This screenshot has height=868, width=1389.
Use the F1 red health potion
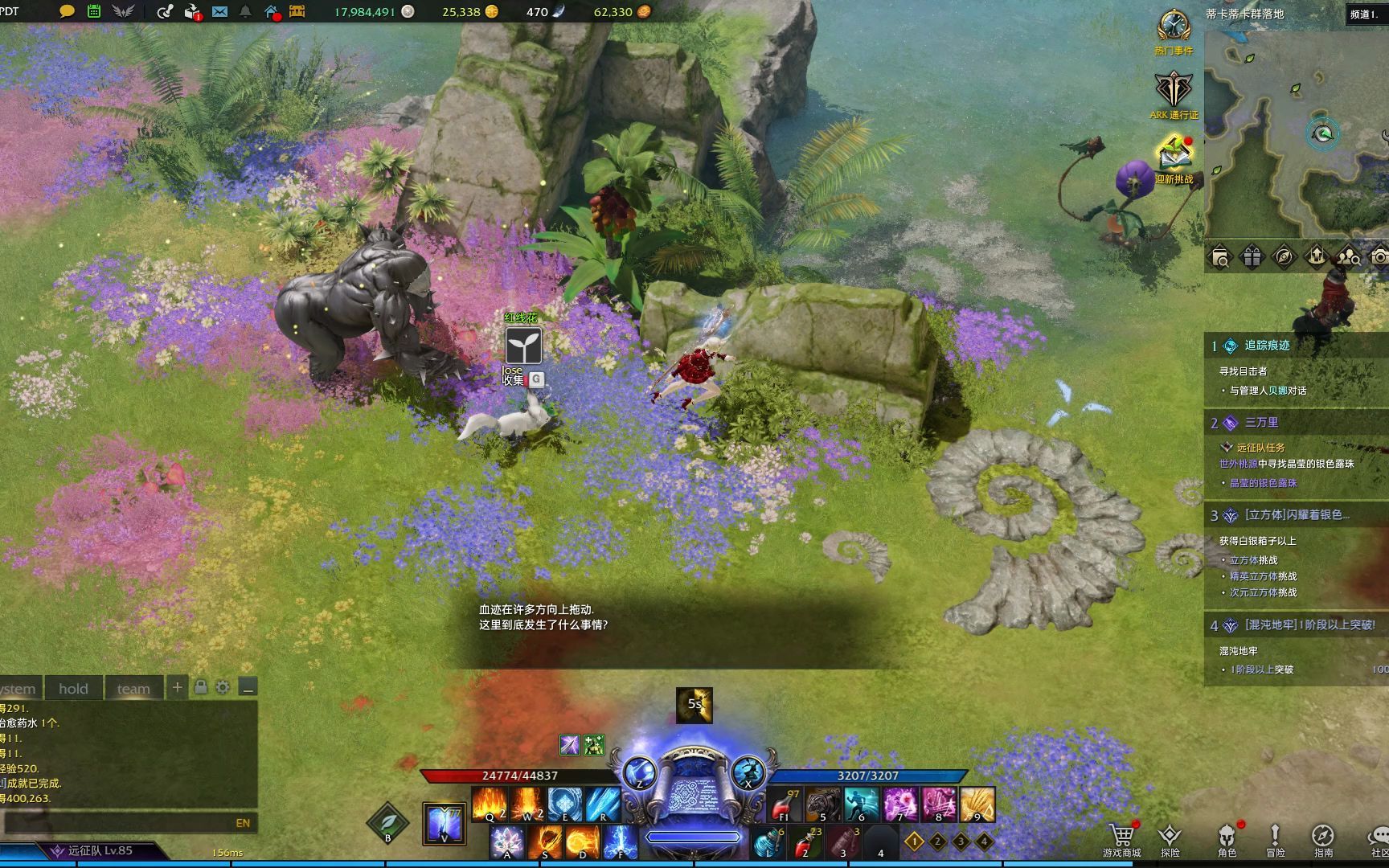click(x=785, y=805)
